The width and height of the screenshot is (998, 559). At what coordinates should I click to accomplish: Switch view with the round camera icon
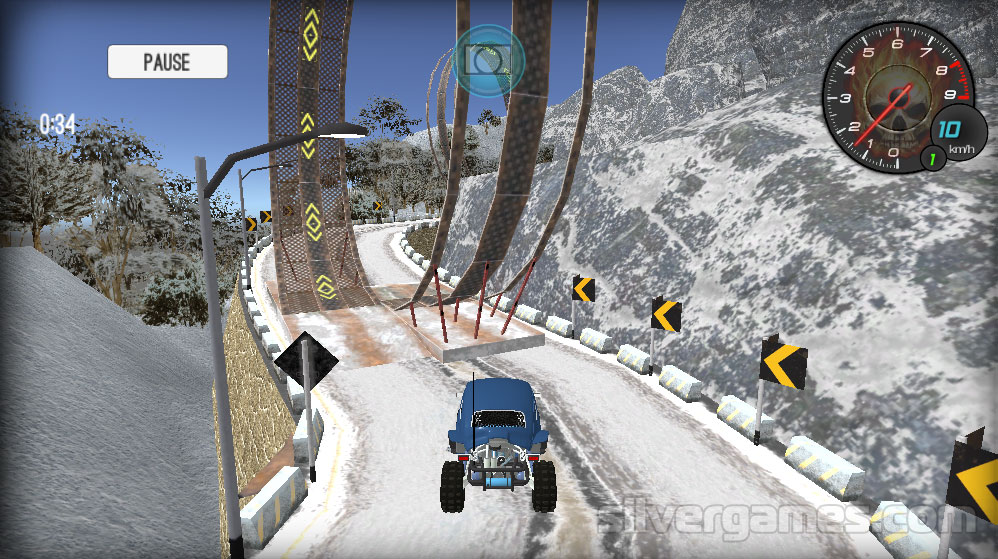coord(489,59)
